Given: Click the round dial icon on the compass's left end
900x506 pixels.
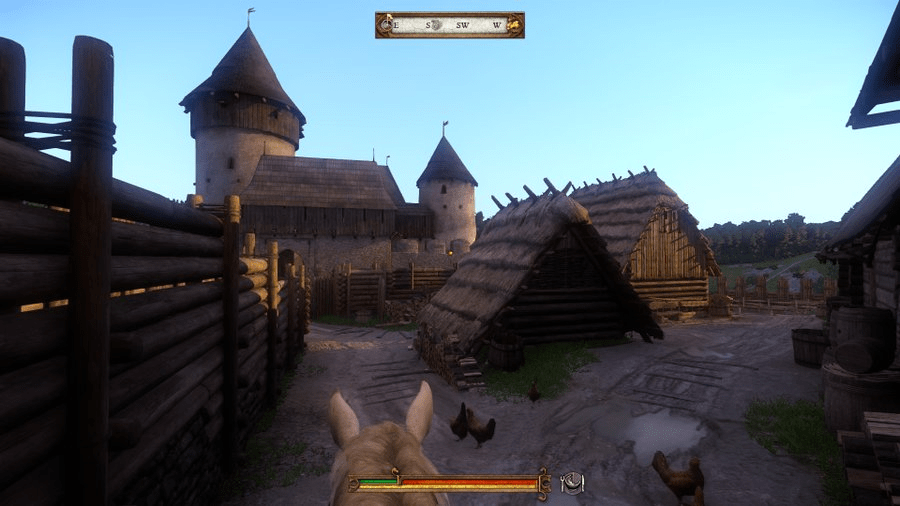Looking at the screenshot, I should pyautogui.click(x=386, y=25).
